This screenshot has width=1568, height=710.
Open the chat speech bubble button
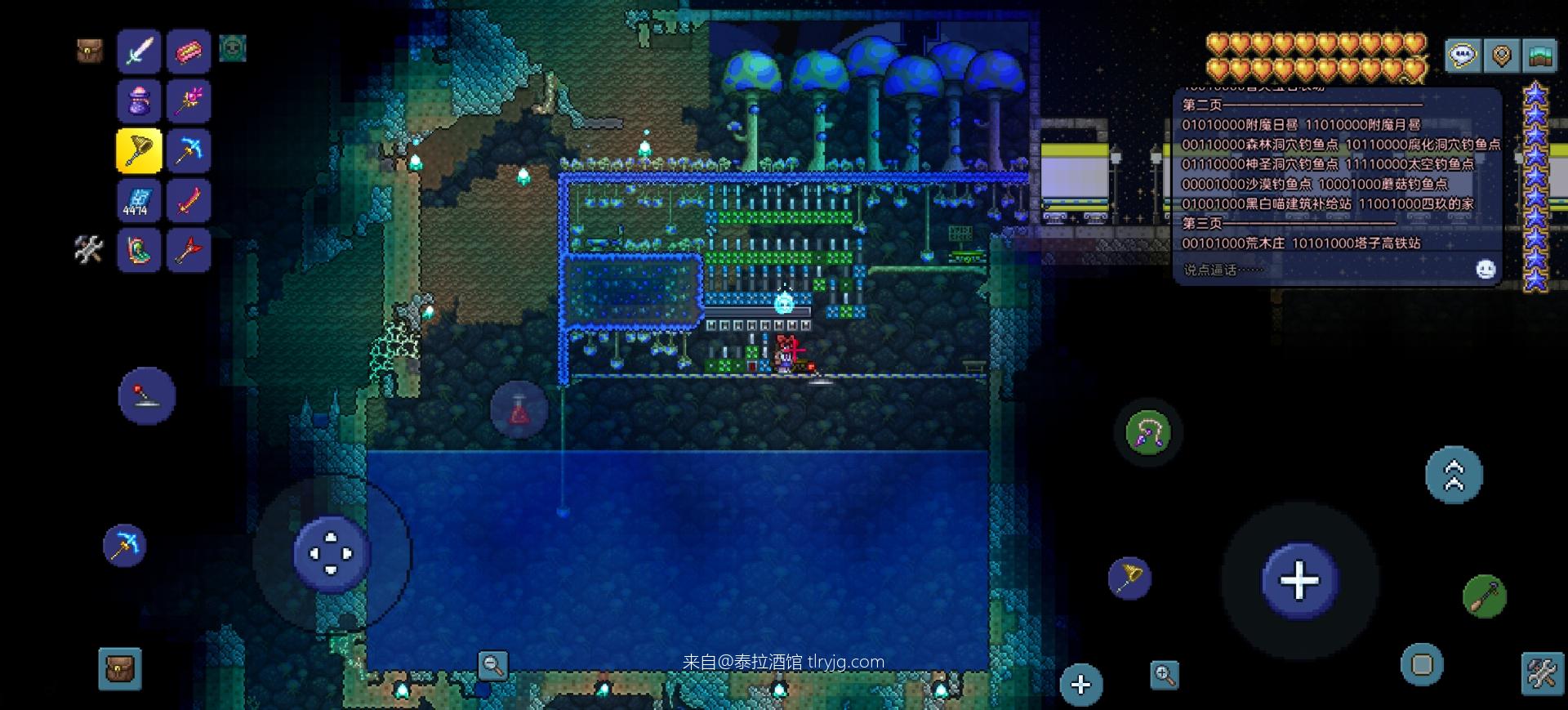tap(1462, 56)
